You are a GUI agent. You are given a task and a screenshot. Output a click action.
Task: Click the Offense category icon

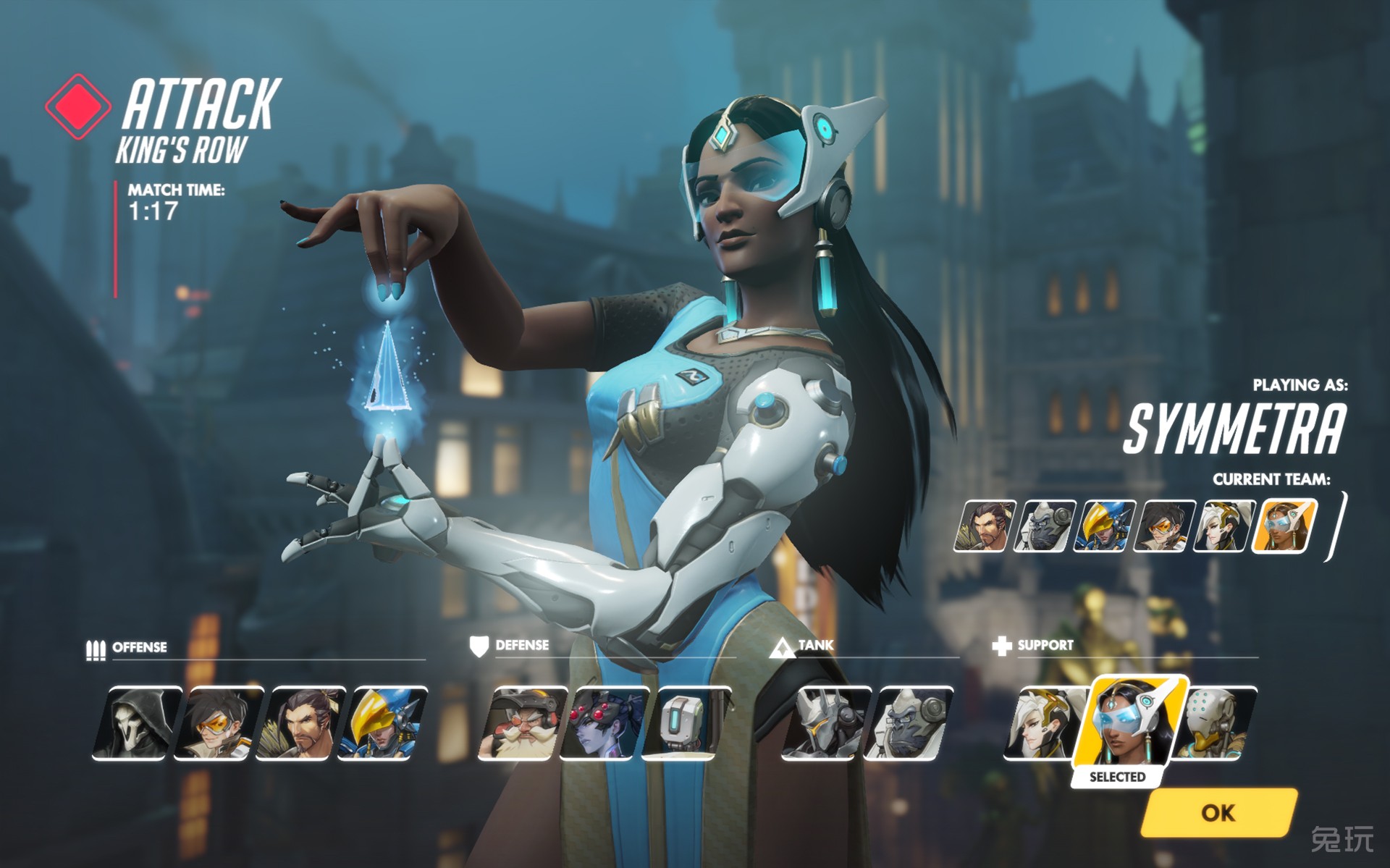[x=95, y=649]
